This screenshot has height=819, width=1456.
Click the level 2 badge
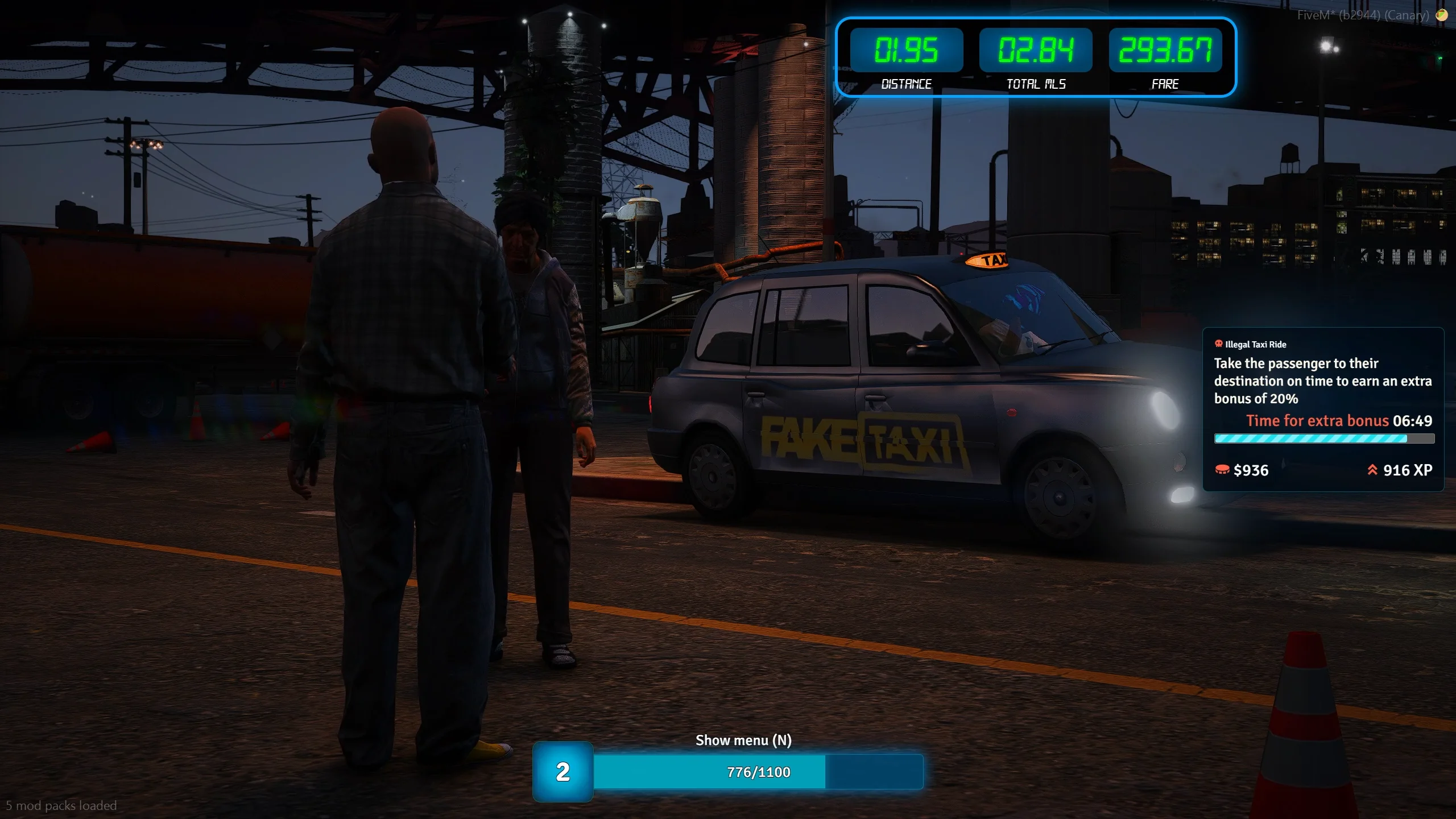tap(562, 772)
